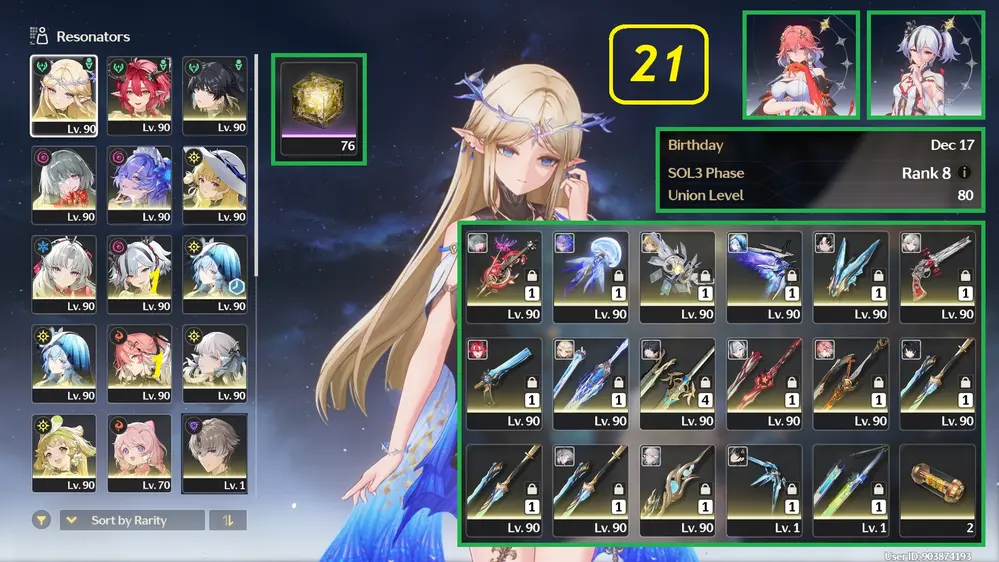This screenshot has height=562, width=999.
Task: Select the red guitar weapon slot
Action: tap(503, 276)
